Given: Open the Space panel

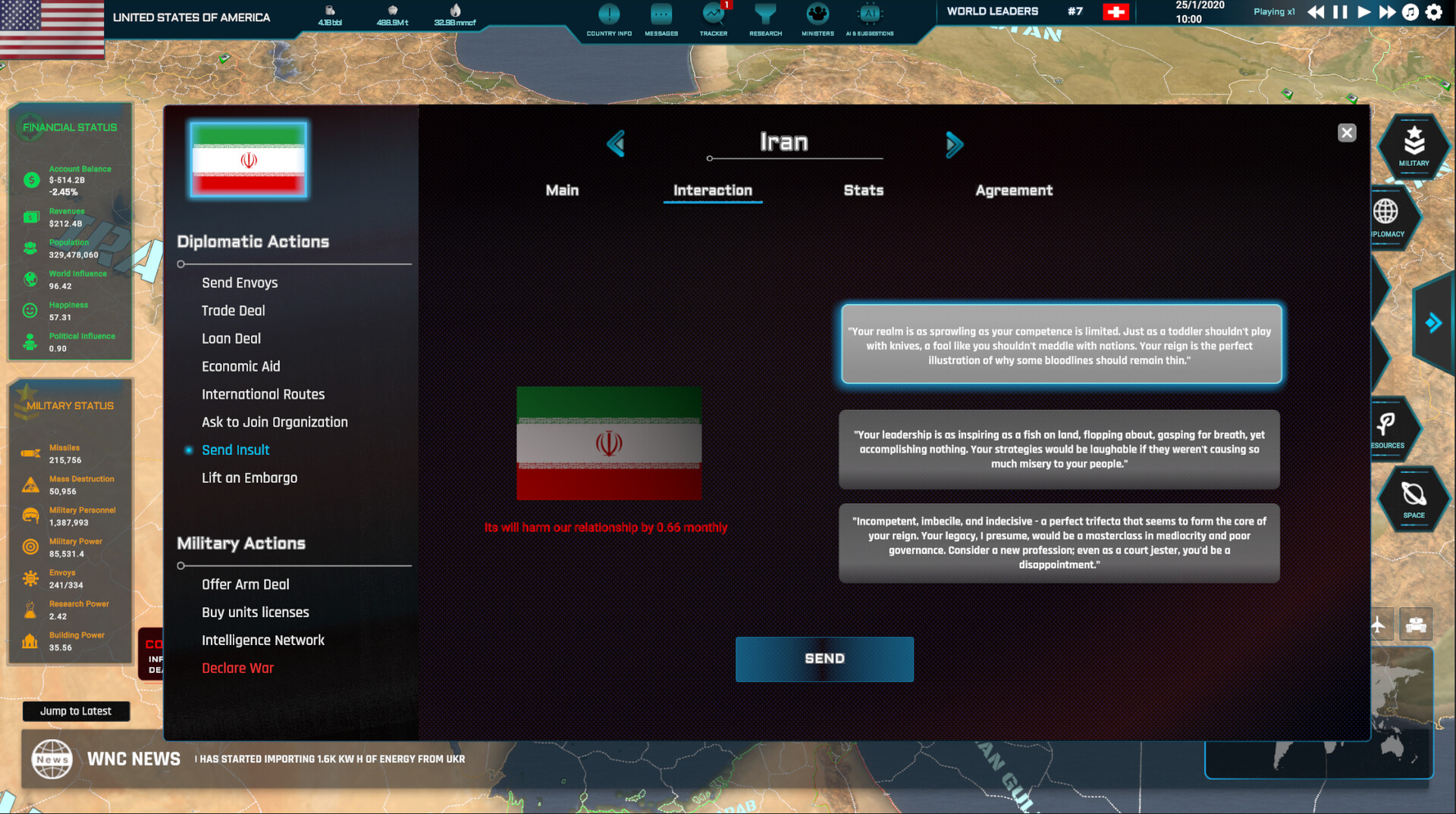Looking at the screenshot, I should (1412, 499).
